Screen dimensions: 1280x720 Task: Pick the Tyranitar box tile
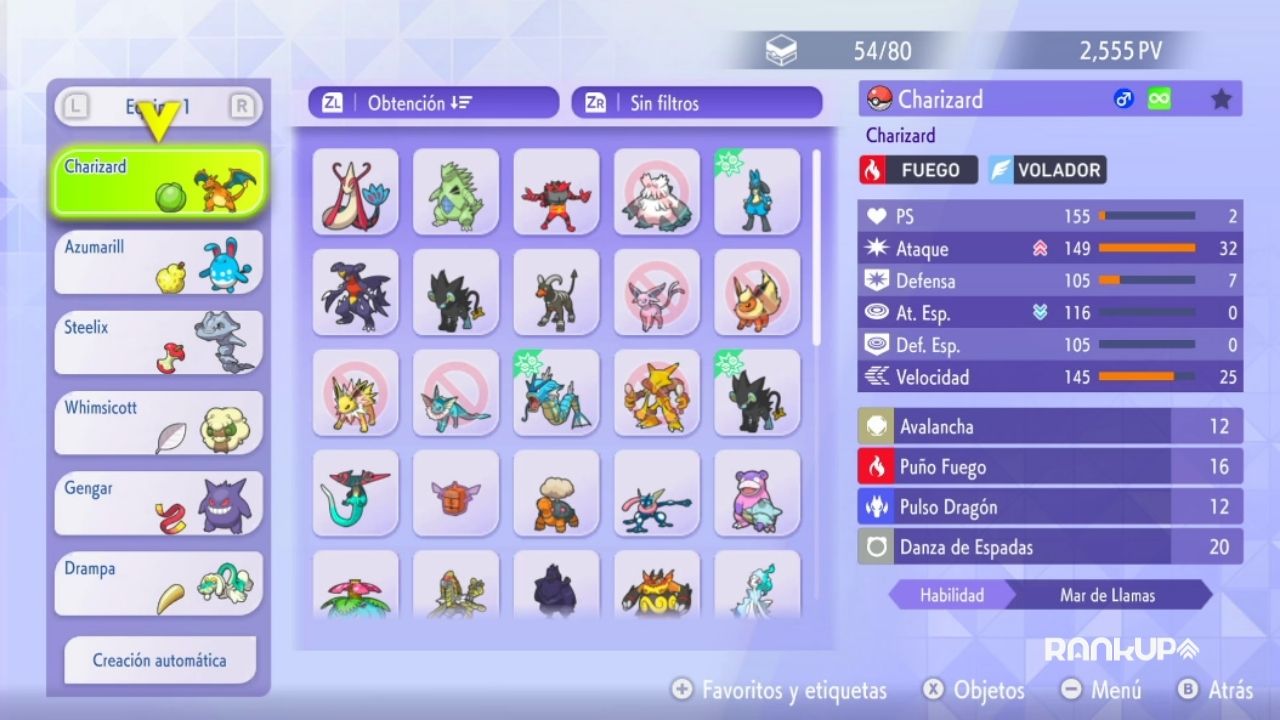(456, 191)
